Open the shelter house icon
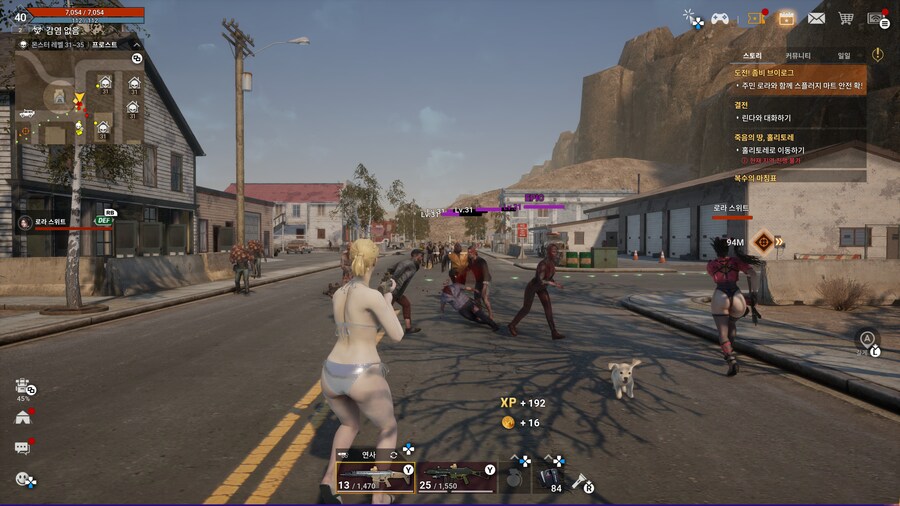Screen dimensions: 900x506 pyautogui.click(x=23, y=417)
